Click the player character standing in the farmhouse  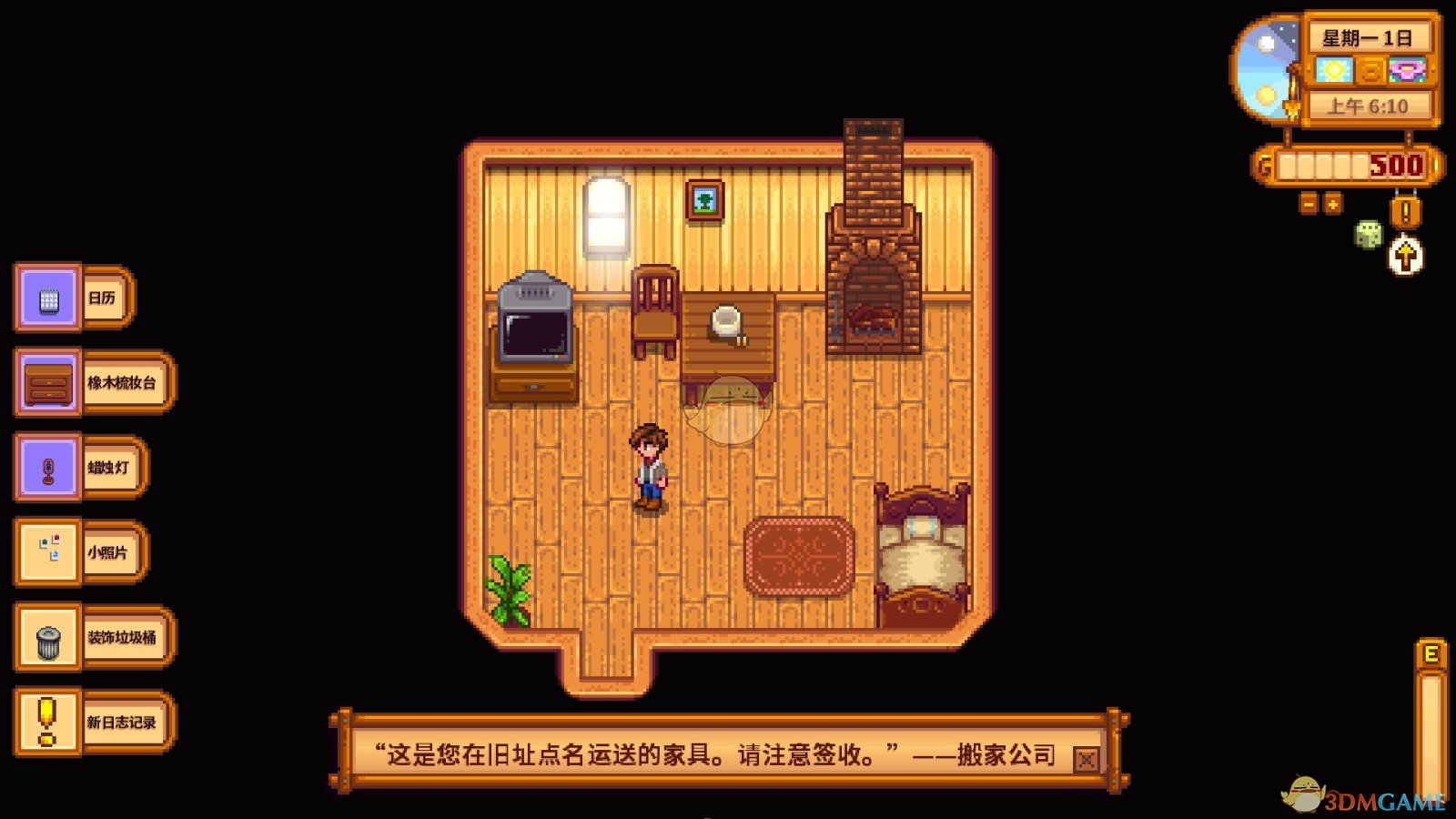point(652,466)
